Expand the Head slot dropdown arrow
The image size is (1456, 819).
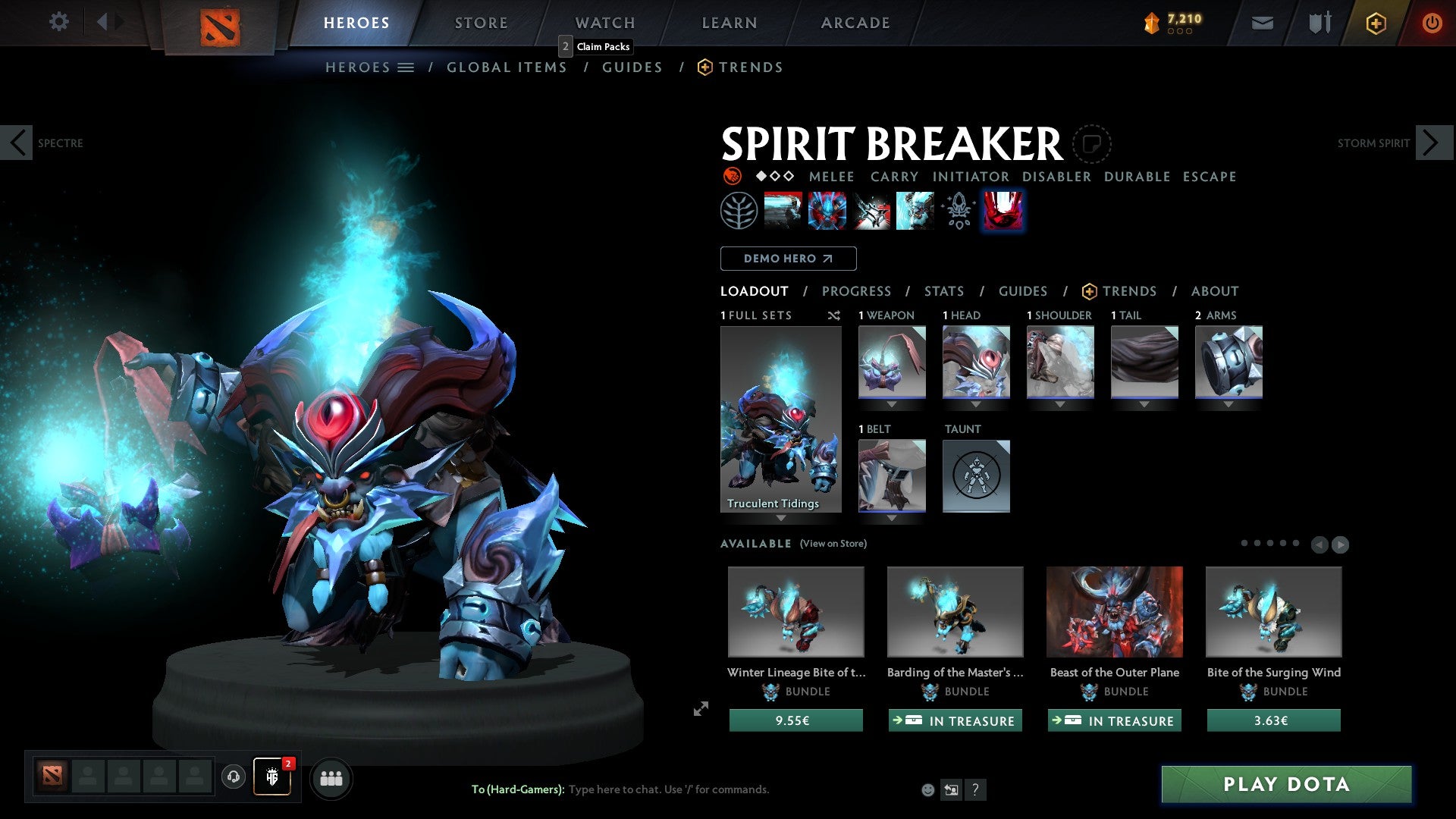(x=976, y=404)
